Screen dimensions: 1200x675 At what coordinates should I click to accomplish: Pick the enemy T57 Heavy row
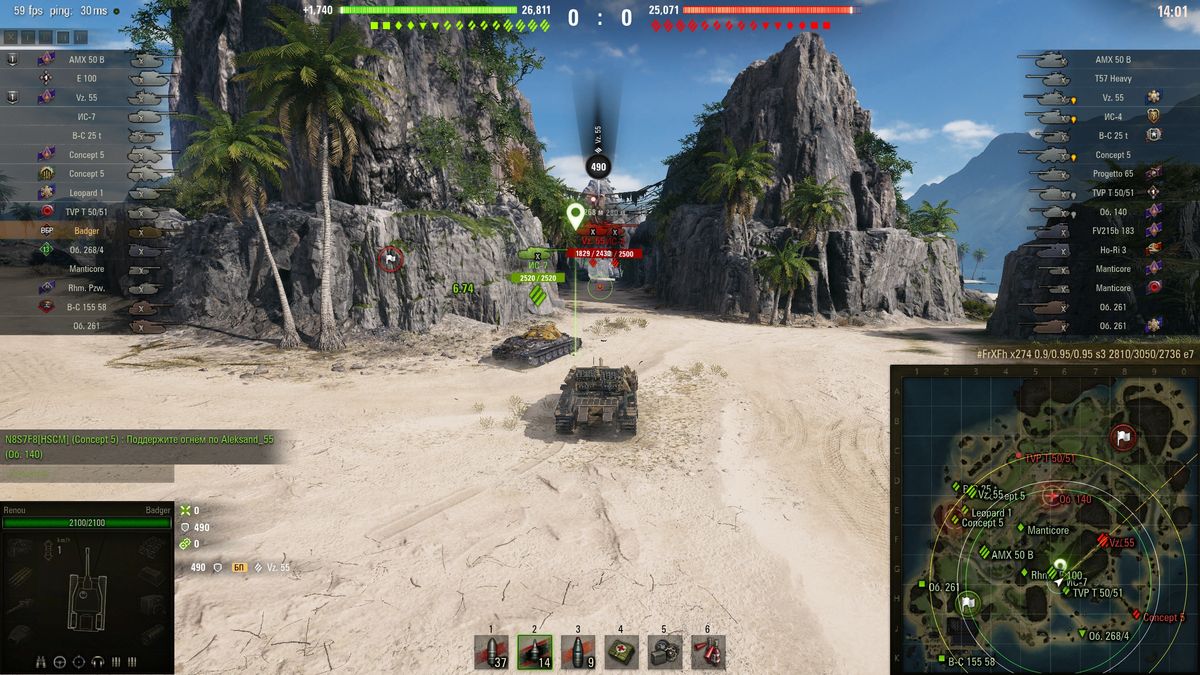(1098, 79)
